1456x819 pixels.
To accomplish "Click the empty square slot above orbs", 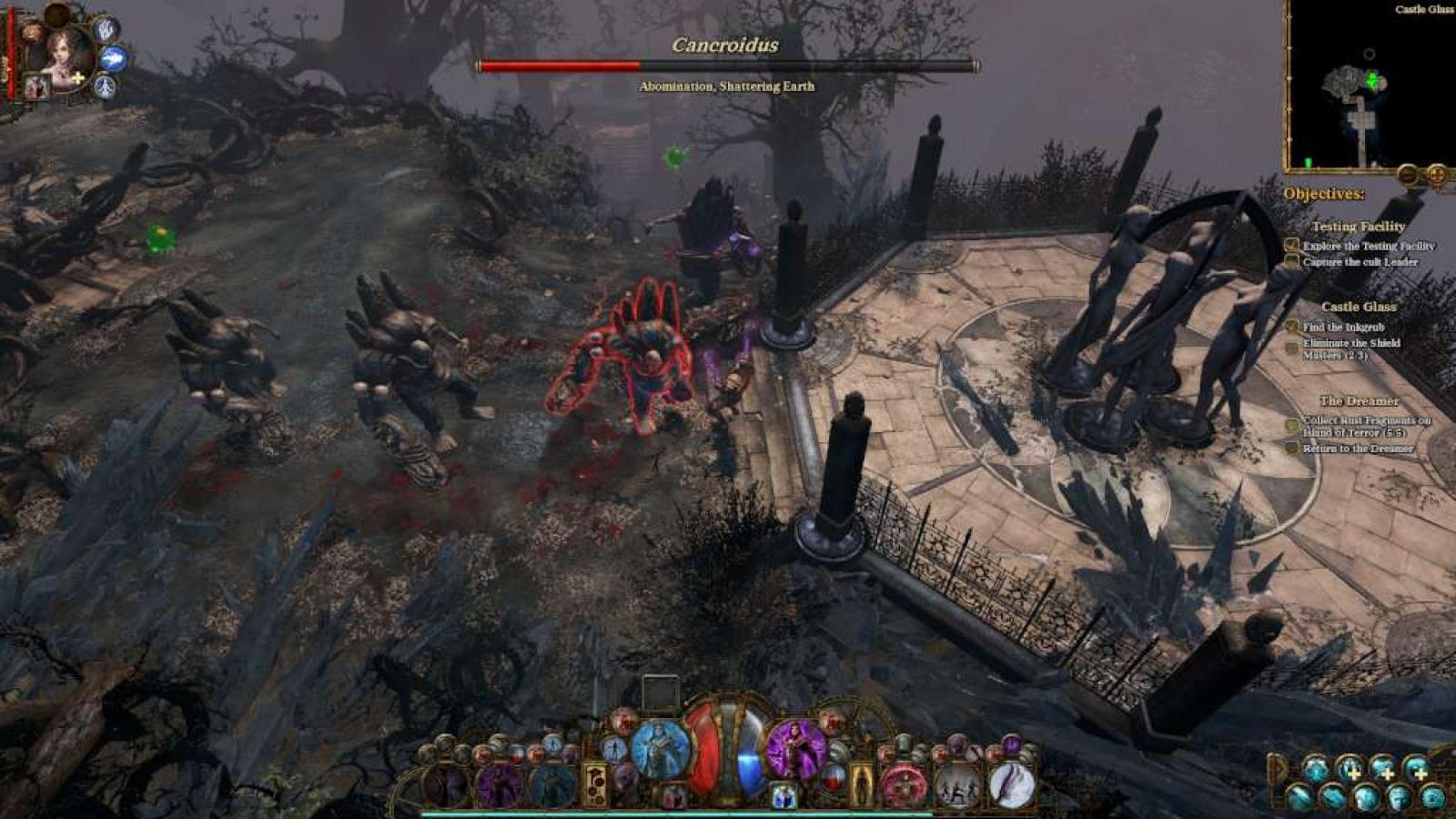I will coord(661,693).
